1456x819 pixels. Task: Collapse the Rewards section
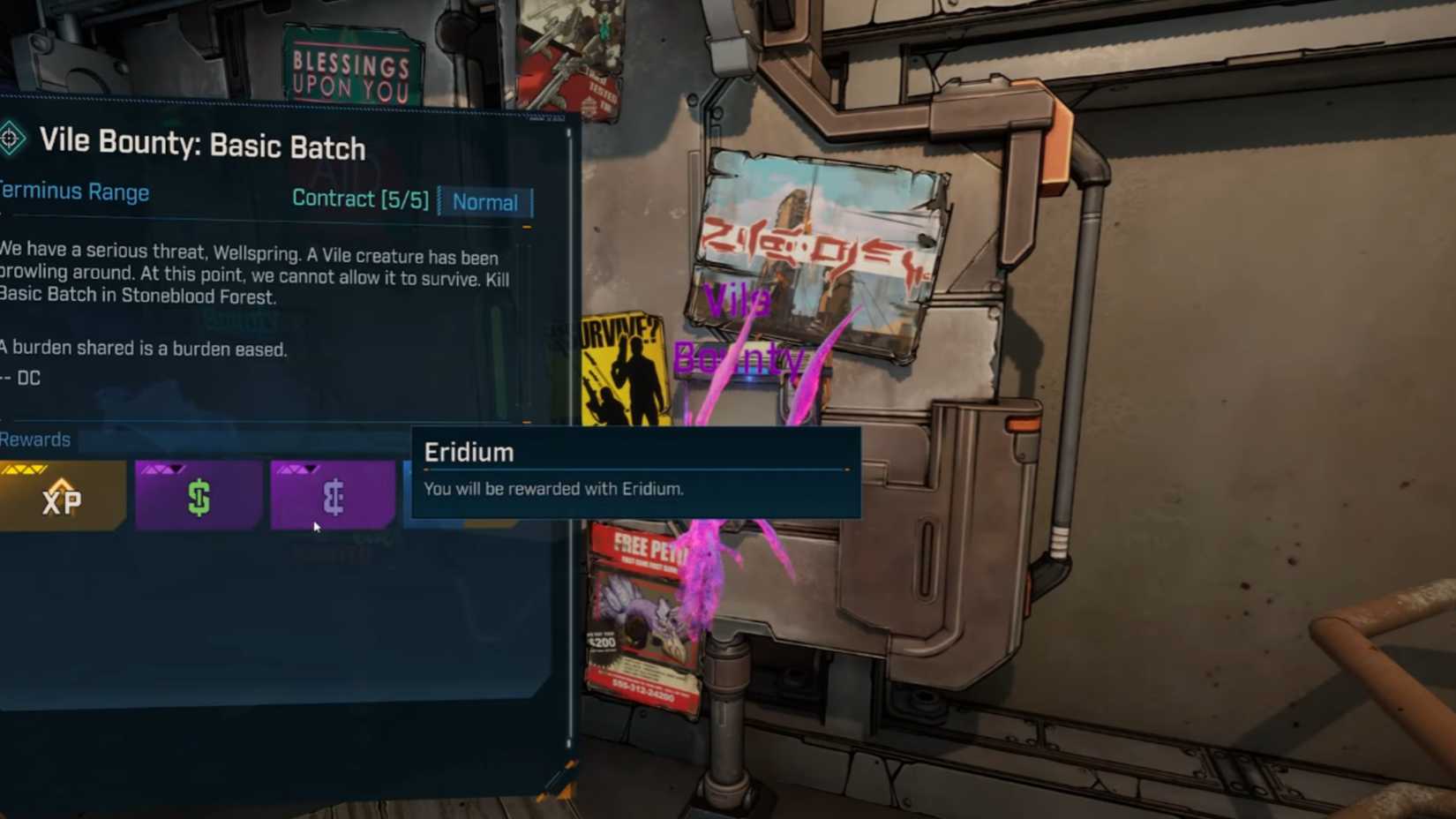35,439
